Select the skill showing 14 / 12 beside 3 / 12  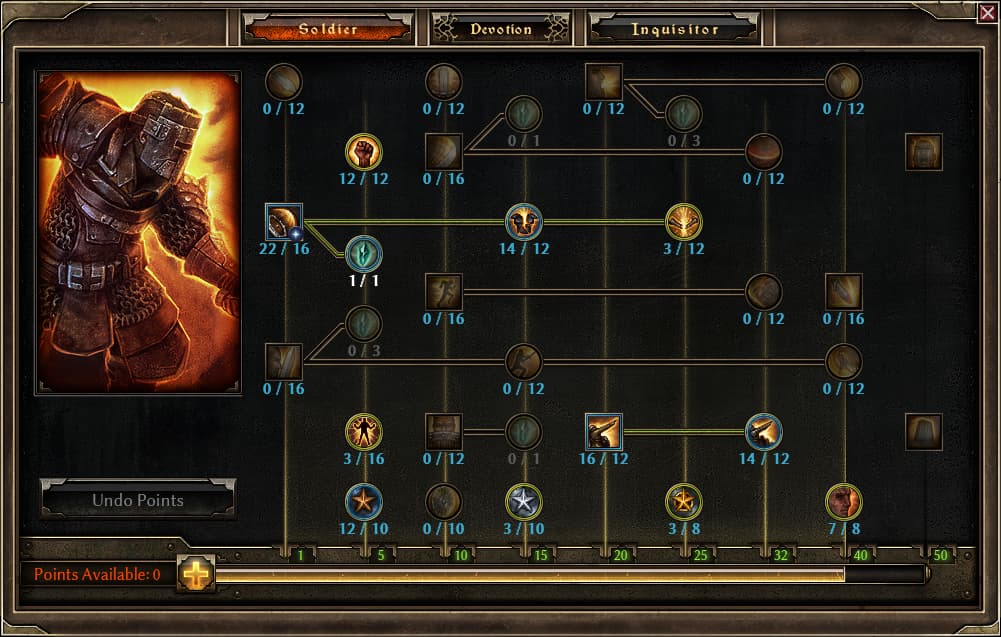524,222
